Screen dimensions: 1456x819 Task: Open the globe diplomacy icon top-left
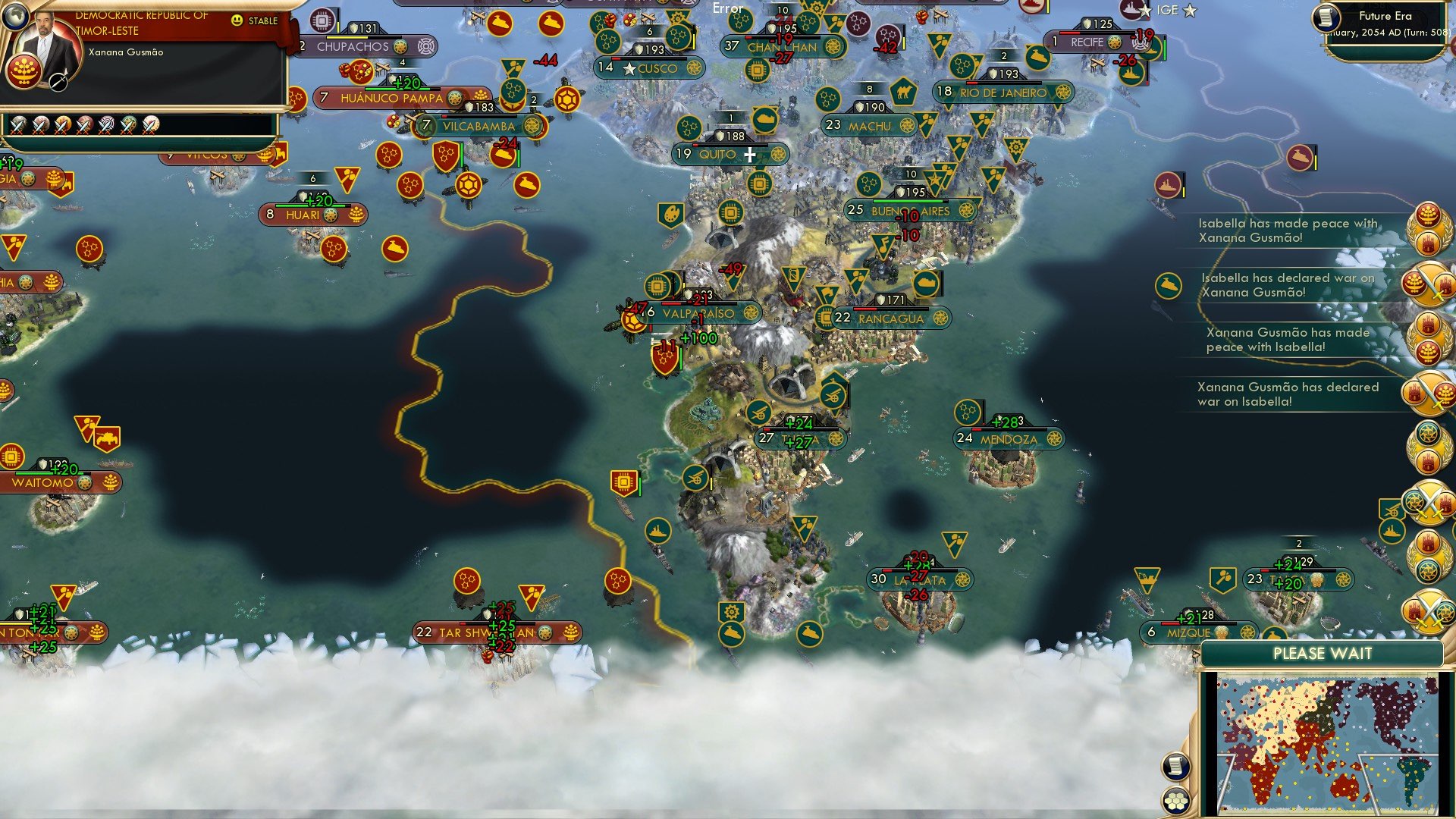click(15, 18)
